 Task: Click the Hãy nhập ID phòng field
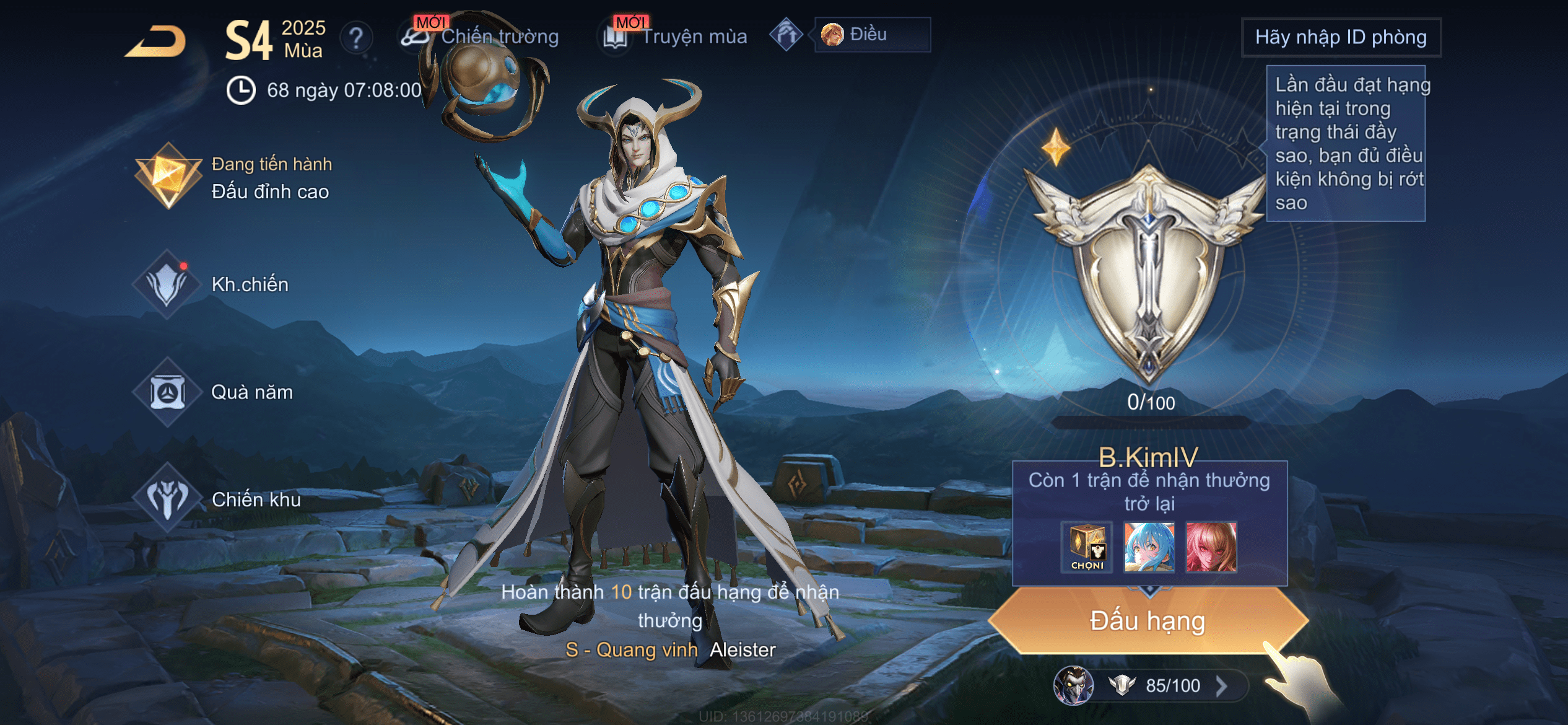pos(1341,37)
